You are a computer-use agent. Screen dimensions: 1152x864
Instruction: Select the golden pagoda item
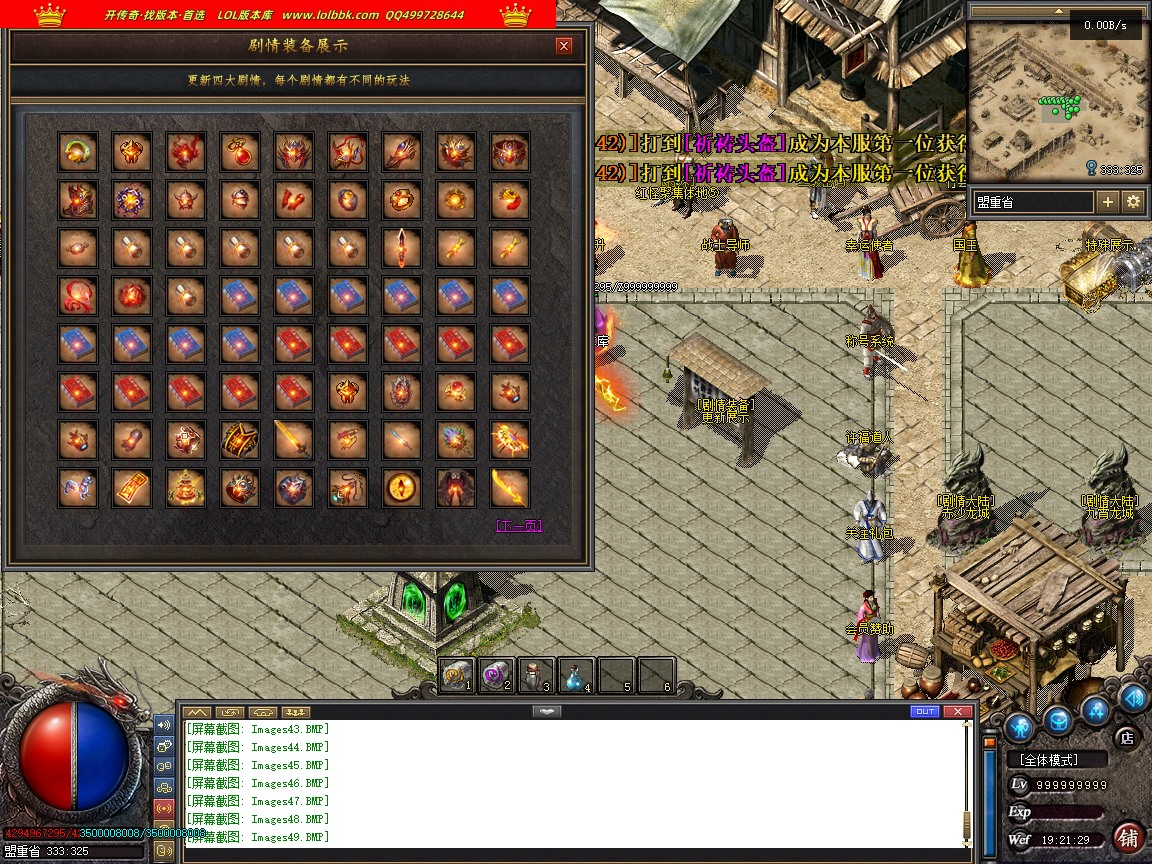[186, 488]
